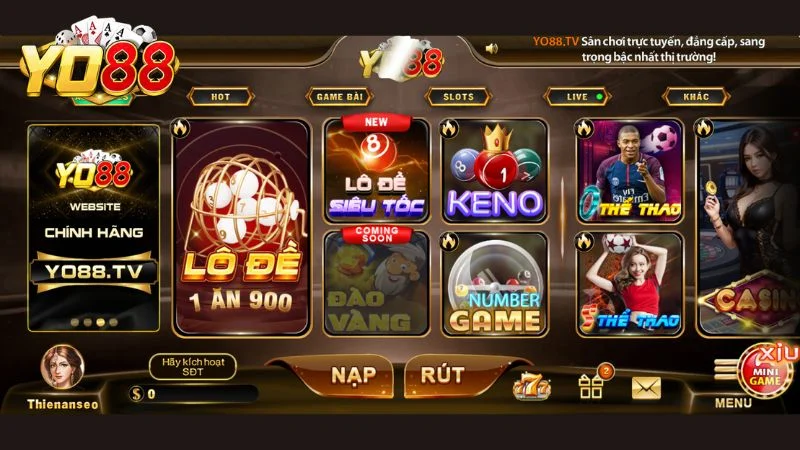800x450 pixels.
Task: Choose the KENO game tile
Action: tap(494, 170)
